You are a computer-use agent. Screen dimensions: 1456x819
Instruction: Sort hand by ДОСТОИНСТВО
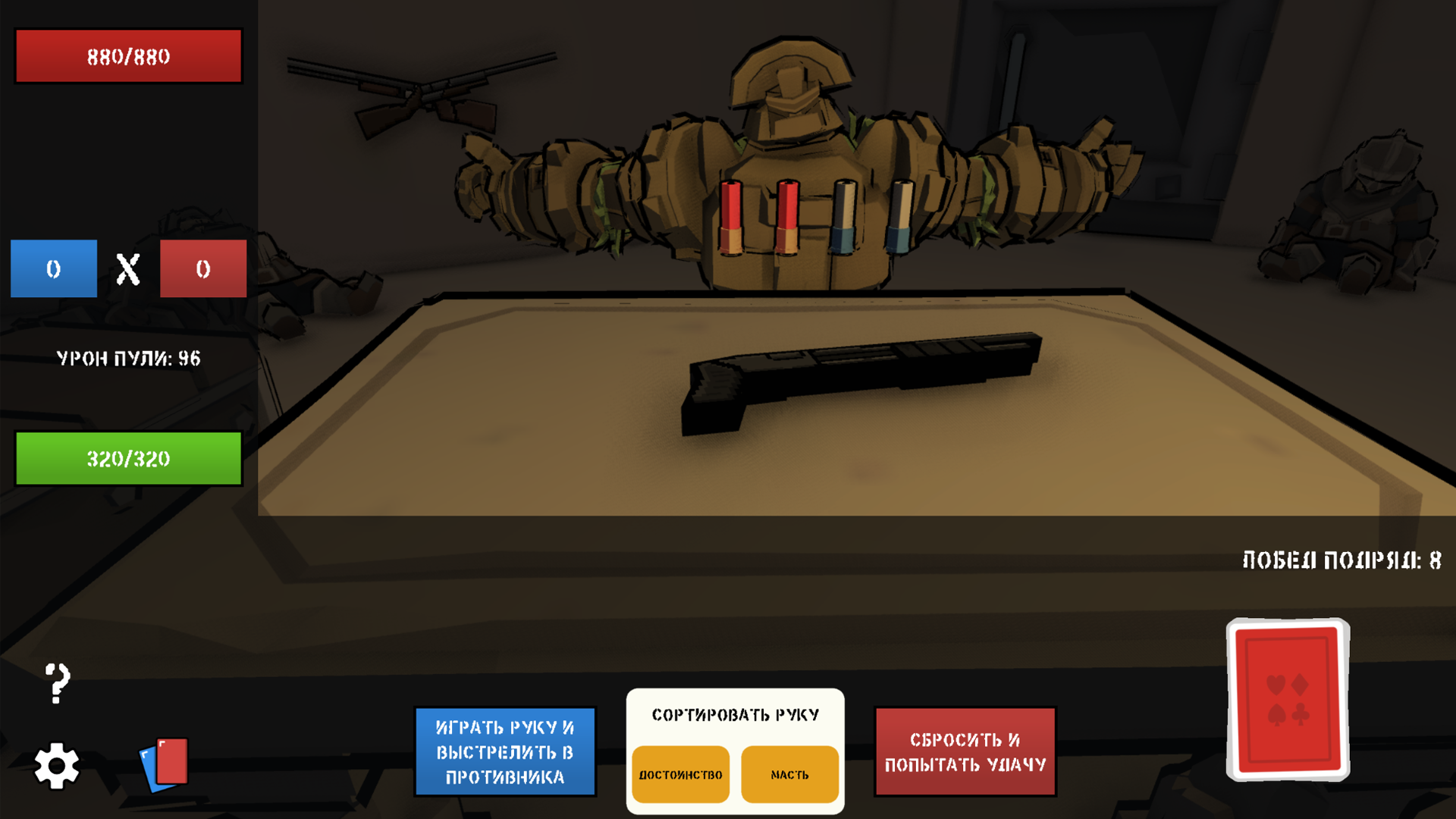point(680,773)
